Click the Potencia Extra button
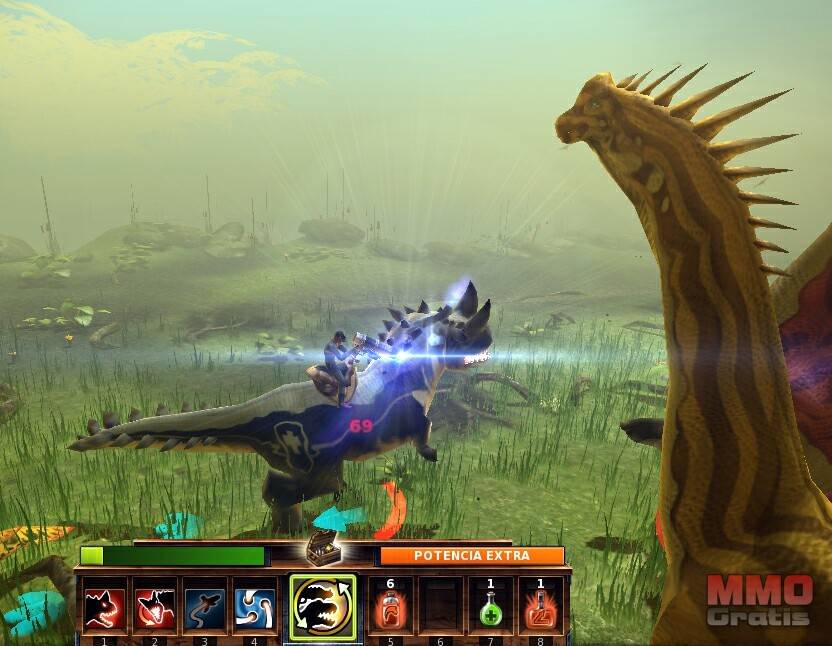The image size is (832, 646). (x=471, y=555)
